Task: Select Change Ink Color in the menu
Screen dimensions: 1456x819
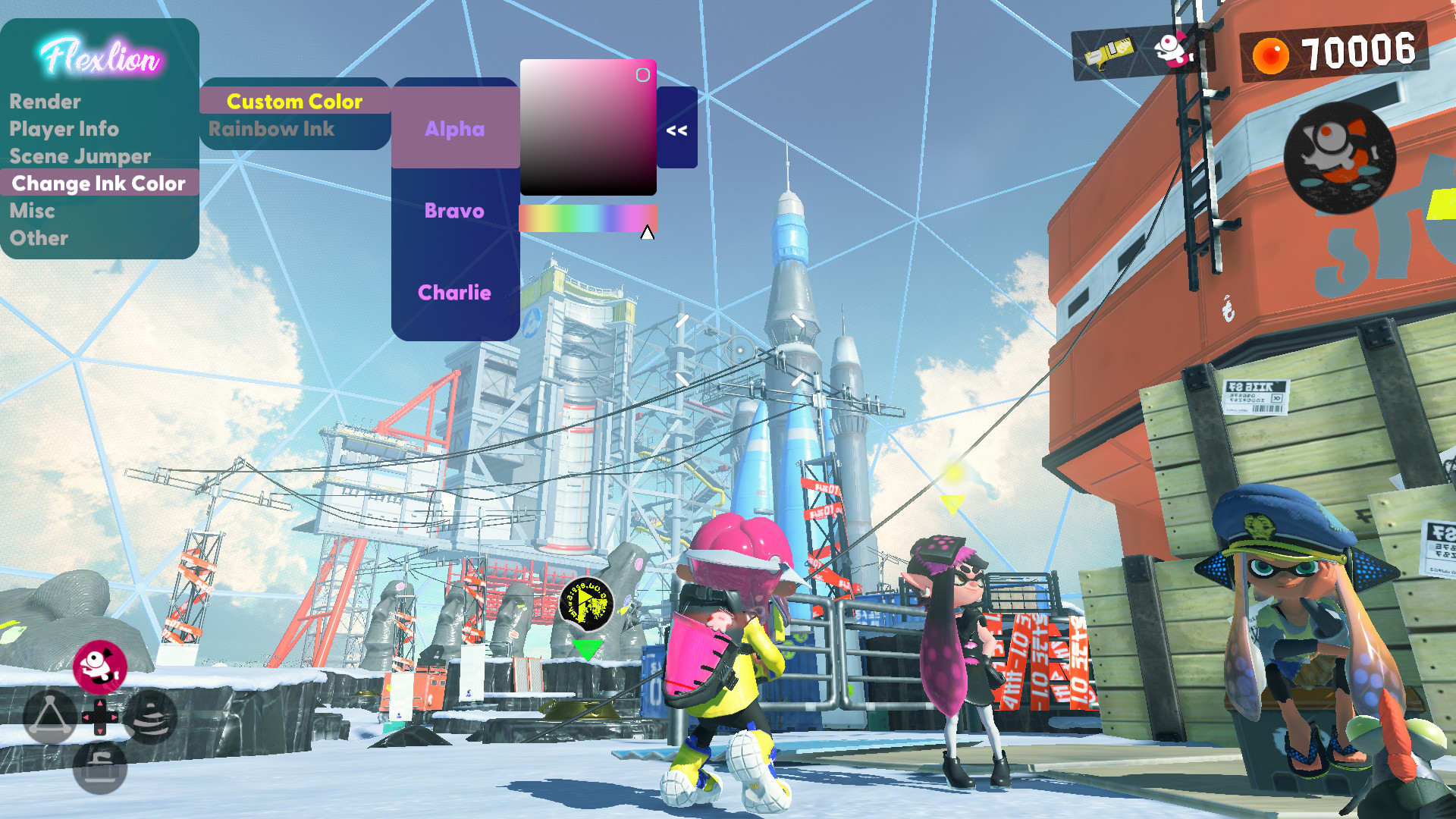Action: pyautogui.click(x=99, y=183)
